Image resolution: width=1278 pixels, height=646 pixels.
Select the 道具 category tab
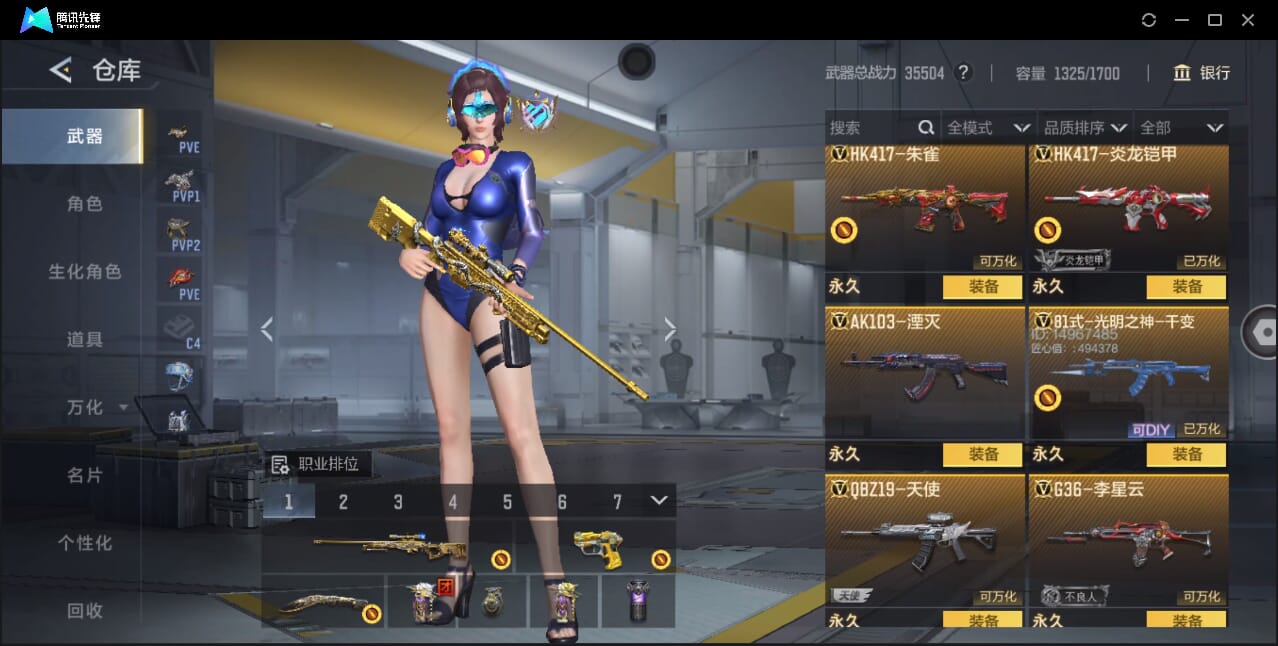pyautogui.click(x=85, y=340)
